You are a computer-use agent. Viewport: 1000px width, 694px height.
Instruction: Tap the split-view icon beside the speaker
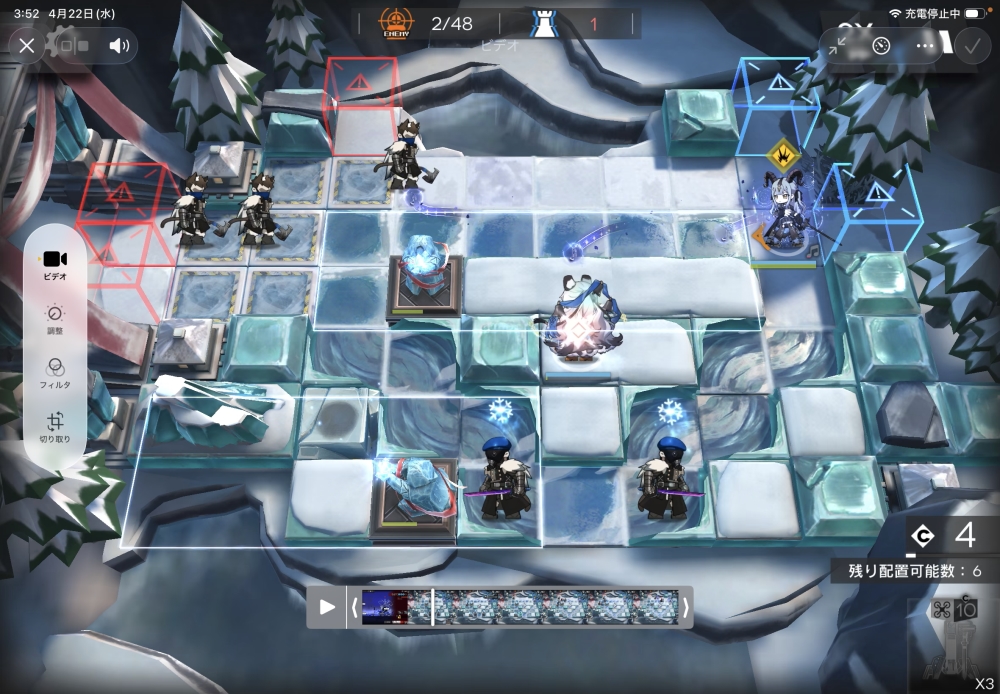(73, 45)
